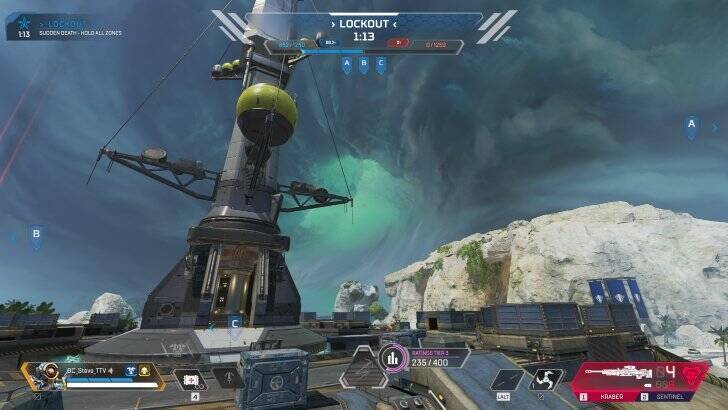Select the health kit item slot

click(189, 380)
